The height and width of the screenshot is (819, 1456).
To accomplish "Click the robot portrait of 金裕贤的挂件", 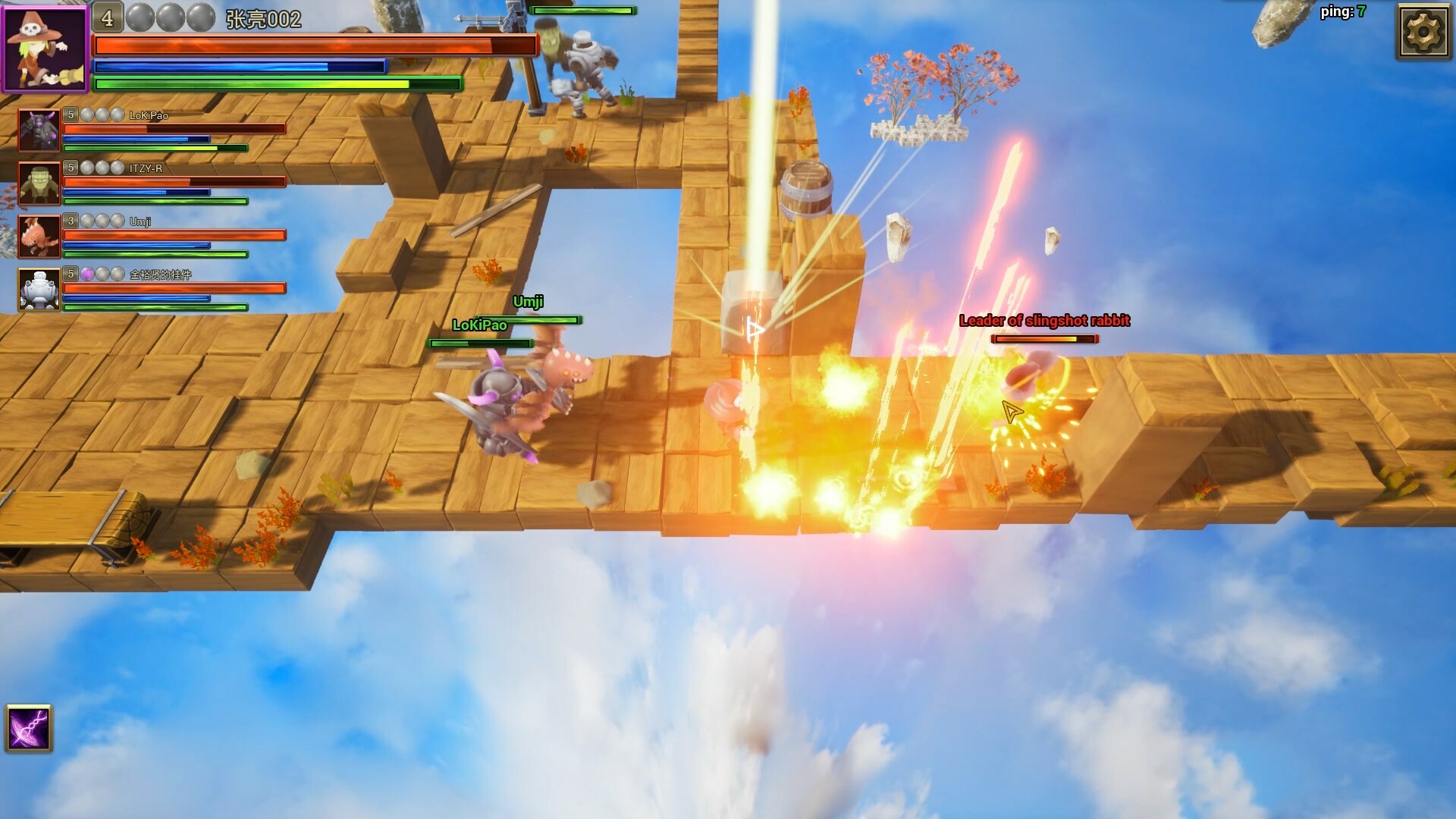I will pyautogui.click(x=39, y=288).
